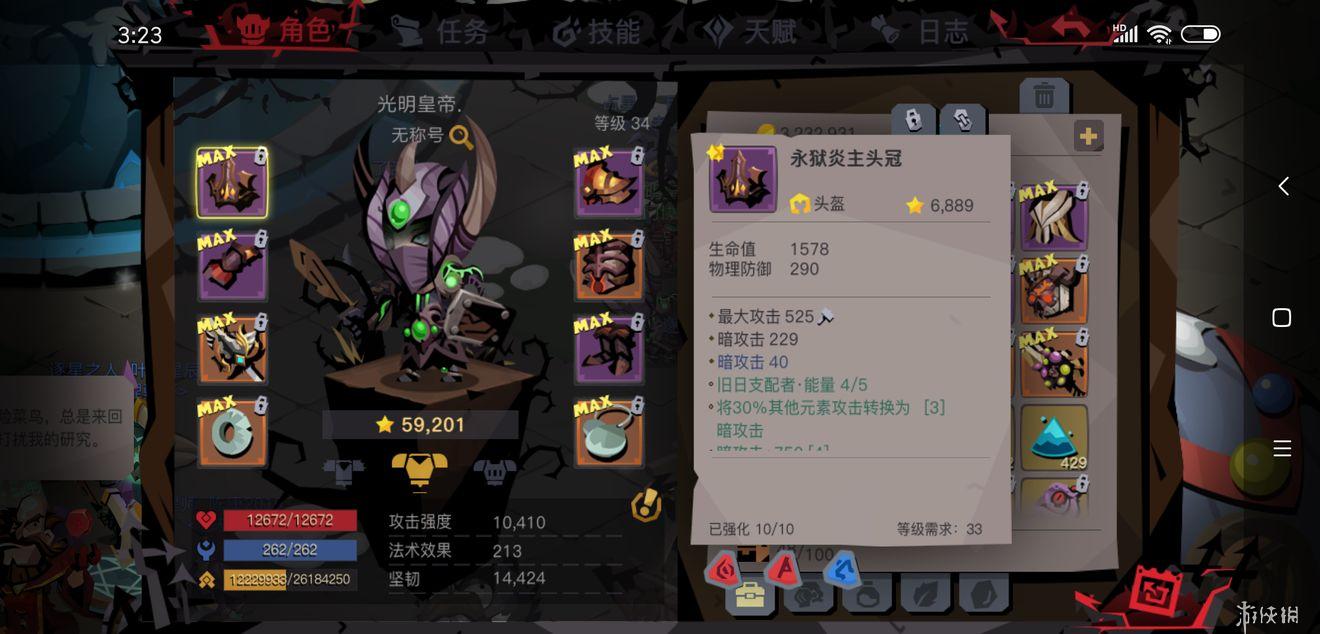The height and width of the screenshot is (634, 1320).
Task: Select the equipped amulet necklace slot
Action: [x=609, y=433]
